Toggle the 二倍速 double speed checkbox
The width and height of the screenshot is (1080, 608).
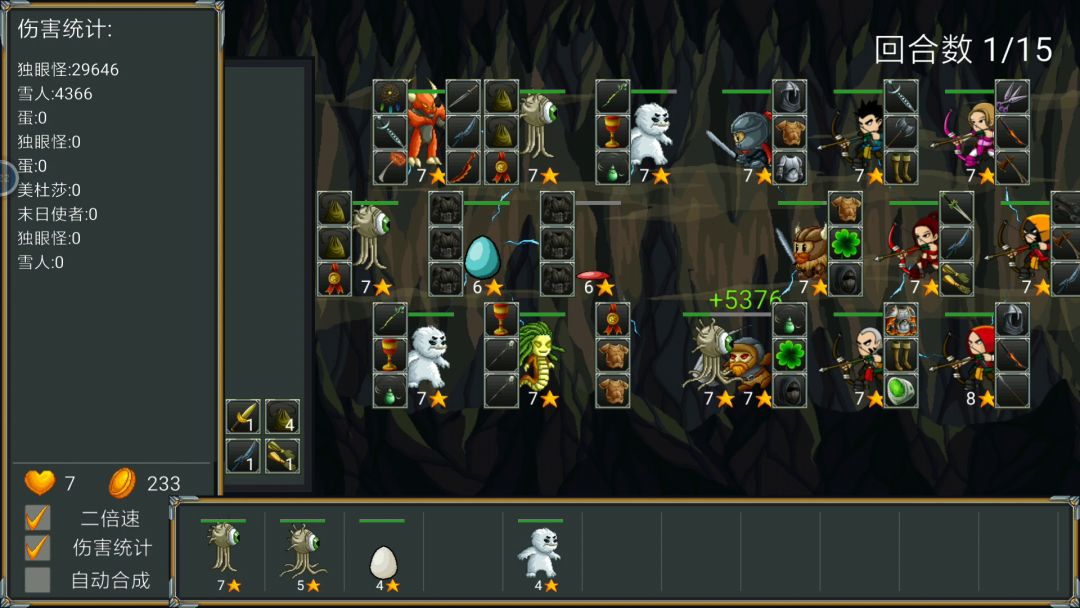point(38,518)
